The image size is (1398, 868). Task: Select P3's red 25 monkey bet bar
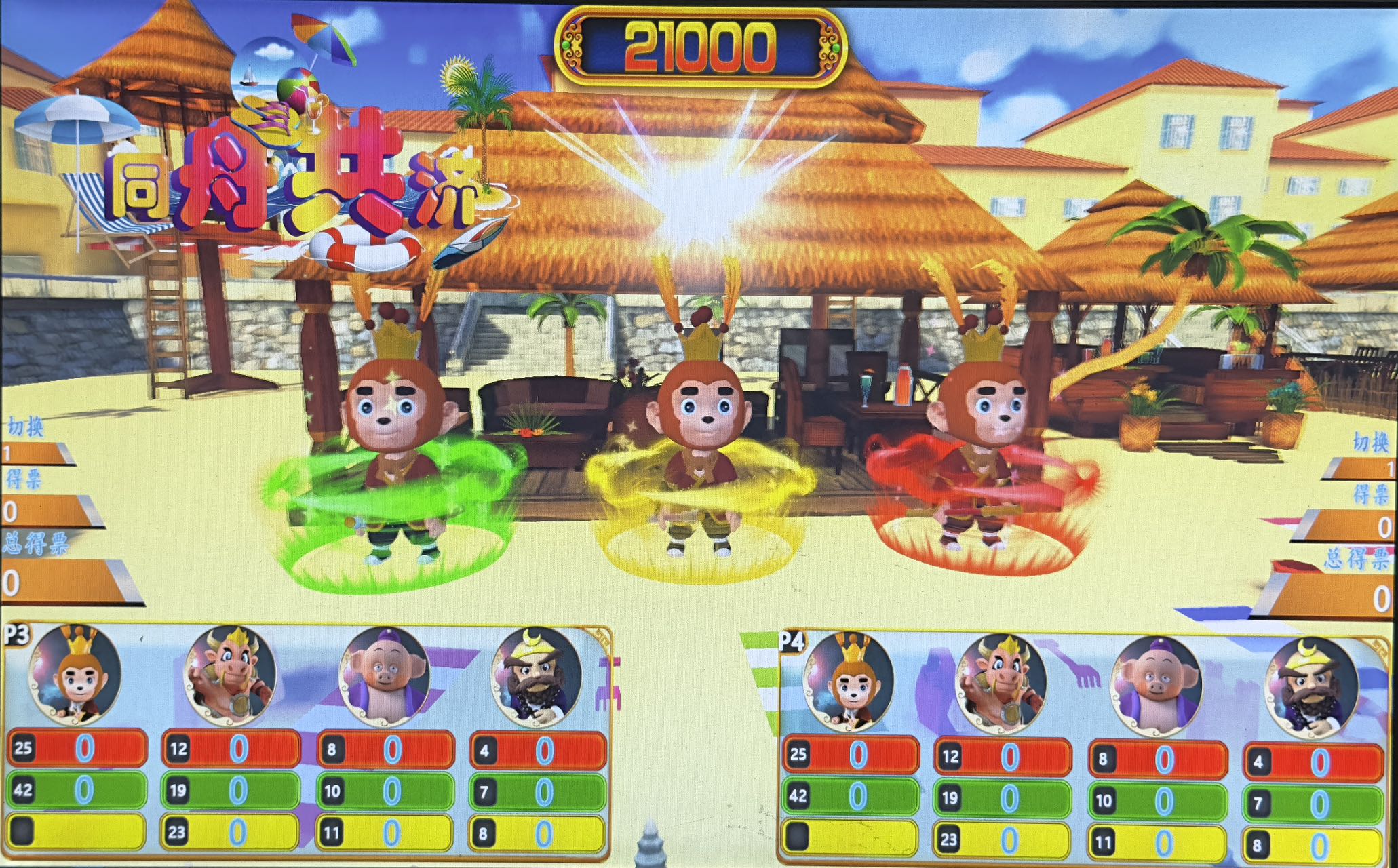77,749
